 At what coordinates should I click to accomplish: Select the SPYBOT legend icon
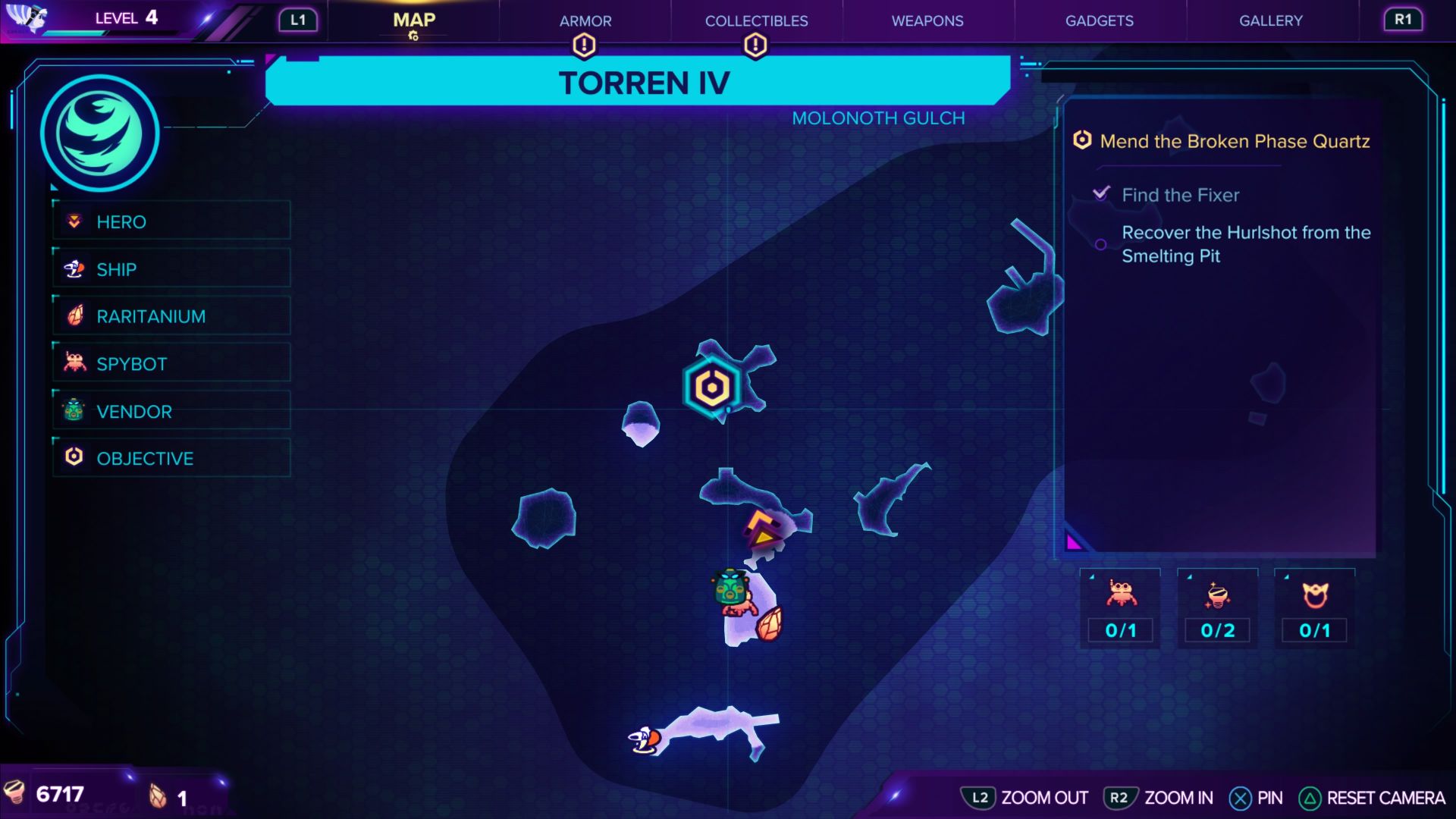(x=73, y=363)
